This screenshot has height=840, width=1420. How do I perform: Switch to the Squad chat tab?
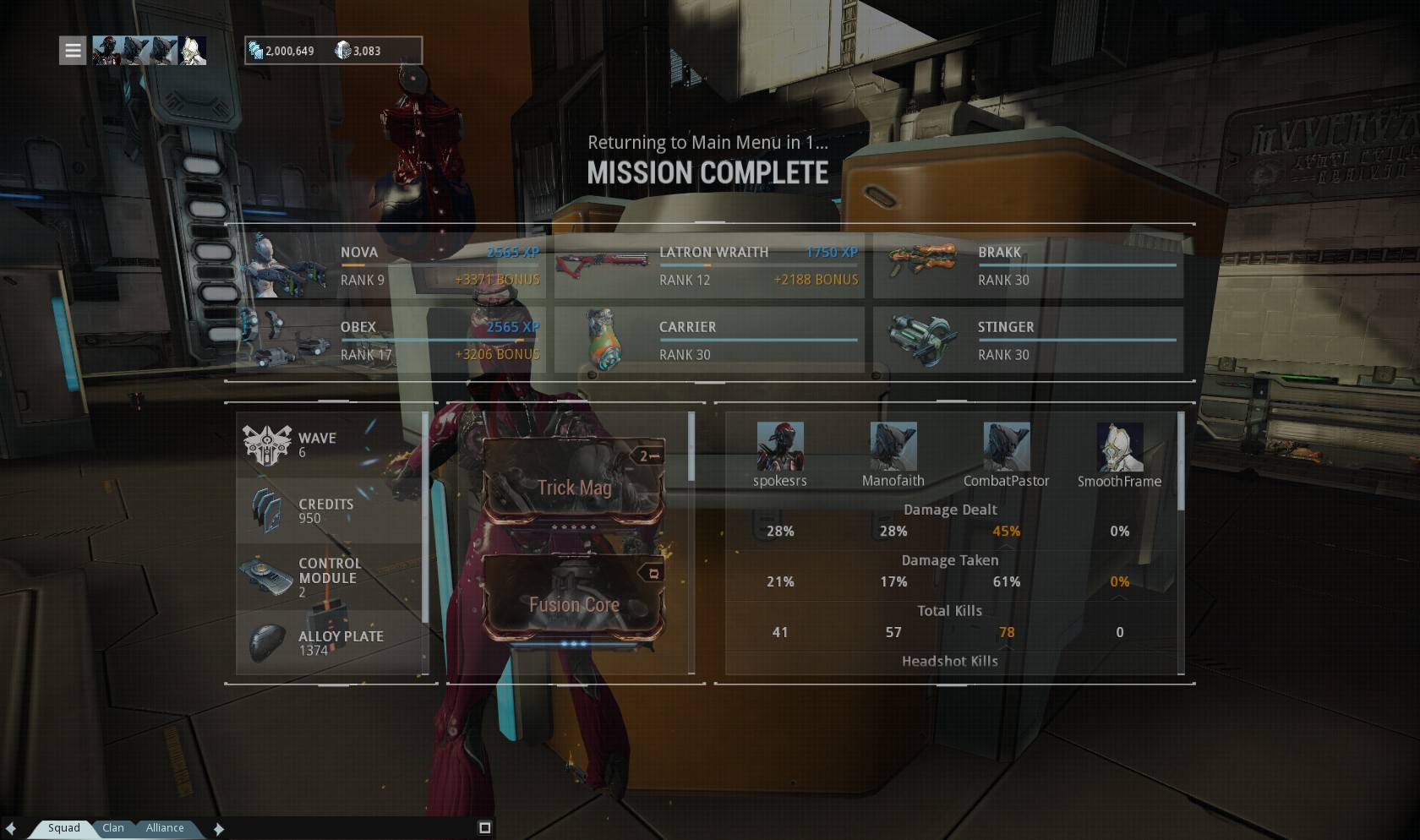click(64, 828)
